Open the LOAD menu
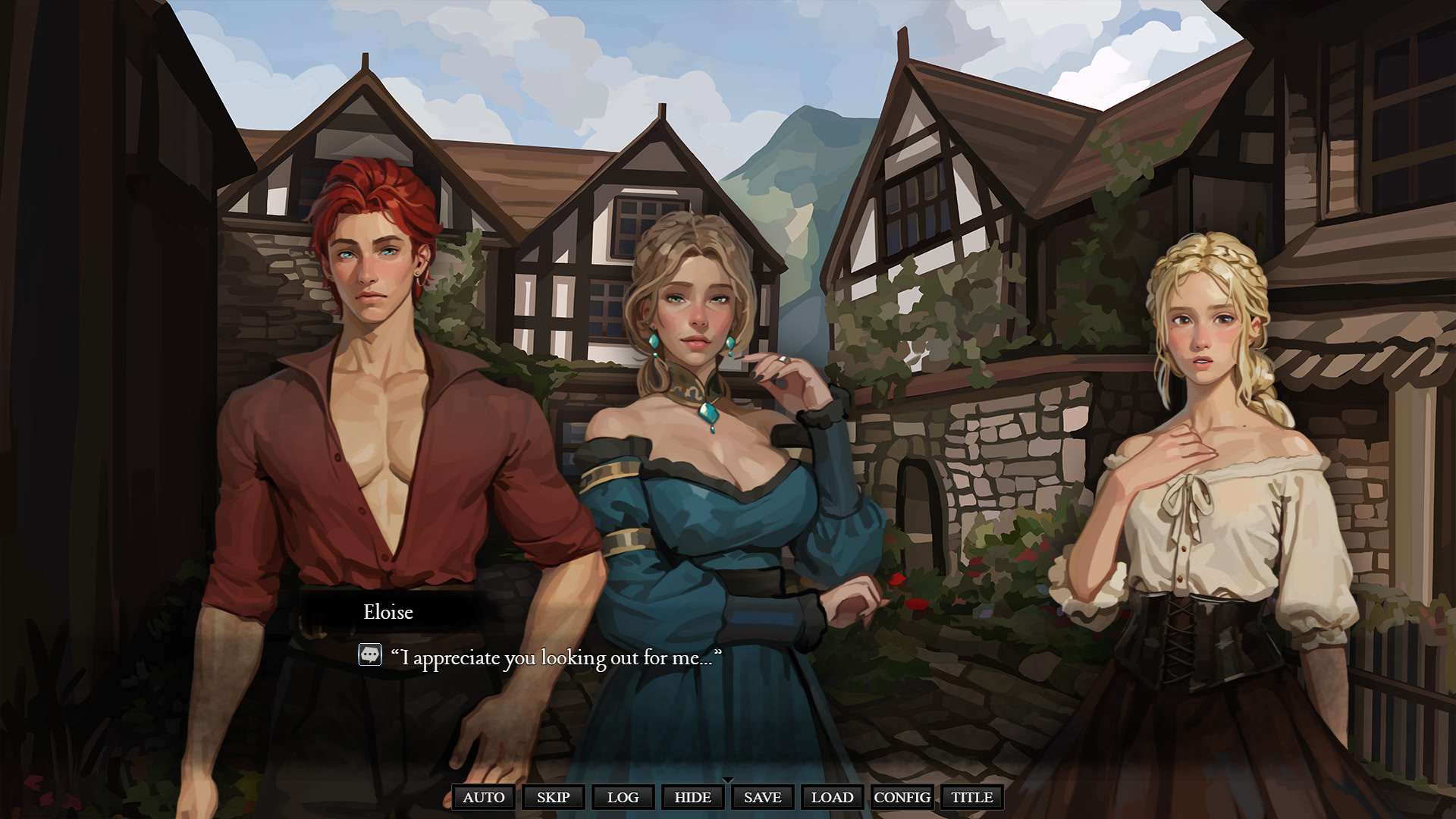The width and height of the screenshot is (1456, 819). 832,797
